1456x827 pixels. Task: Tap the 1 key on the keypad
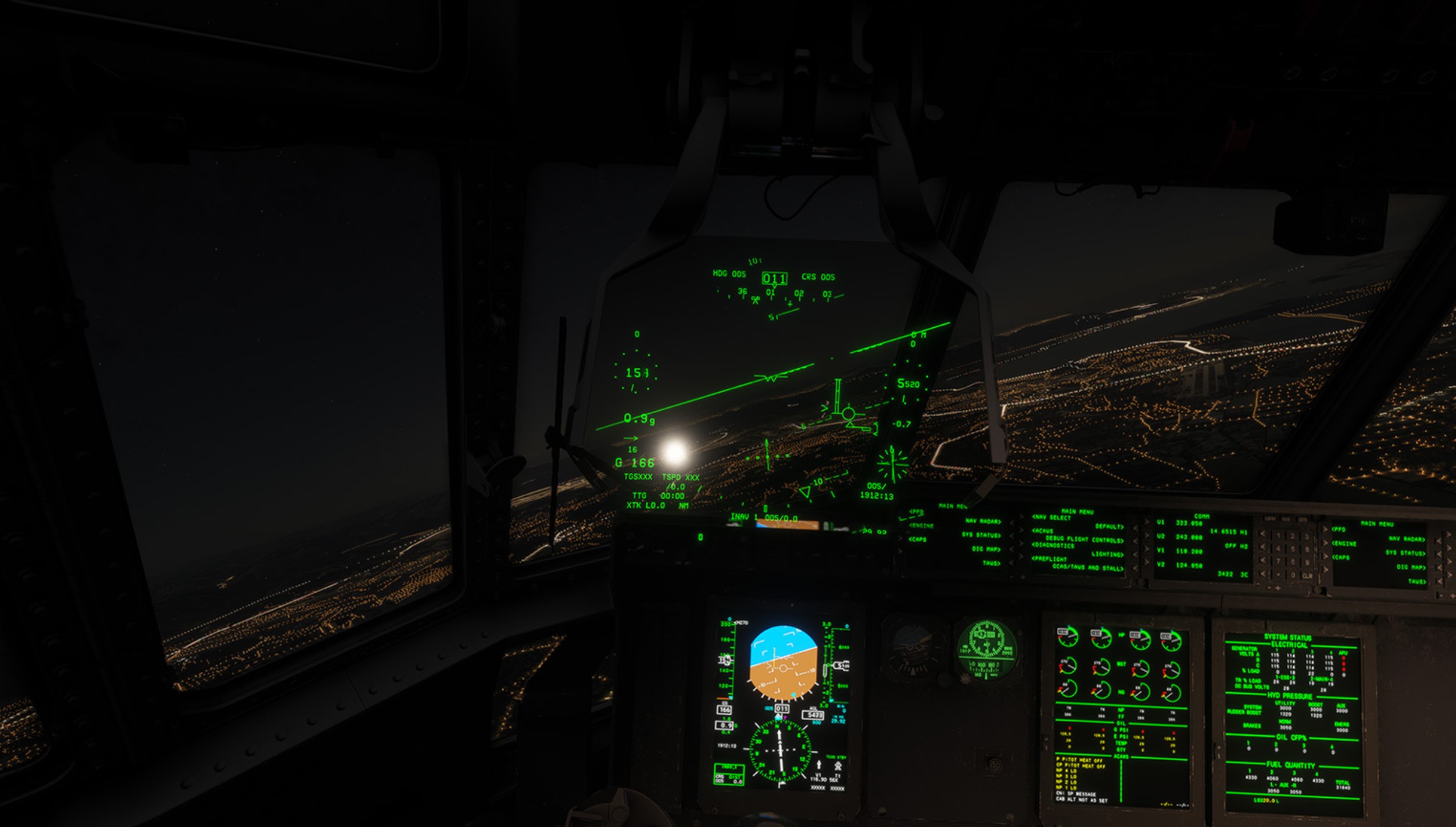tap(1278, 535)
